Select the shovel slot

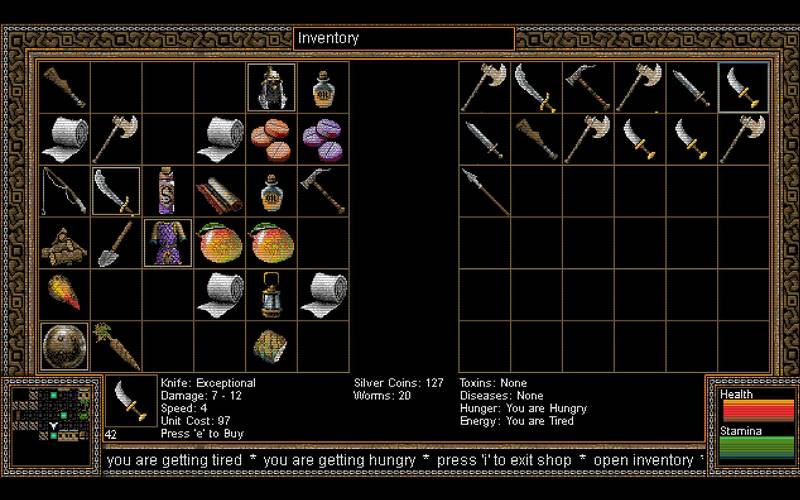(116, 242)
